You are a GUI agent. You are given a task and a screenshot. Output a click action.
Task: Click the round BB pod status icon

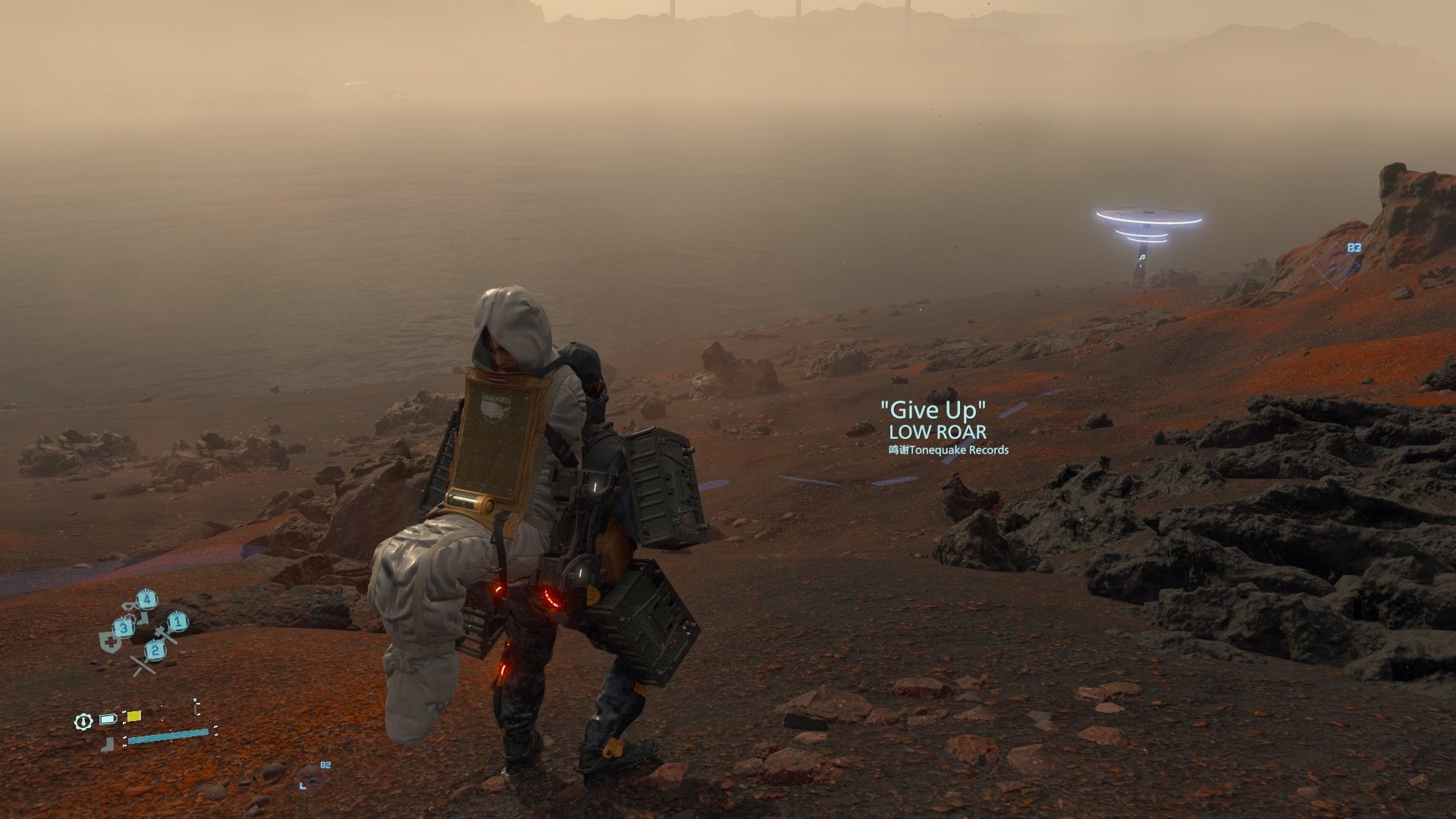tap(83, 721)
